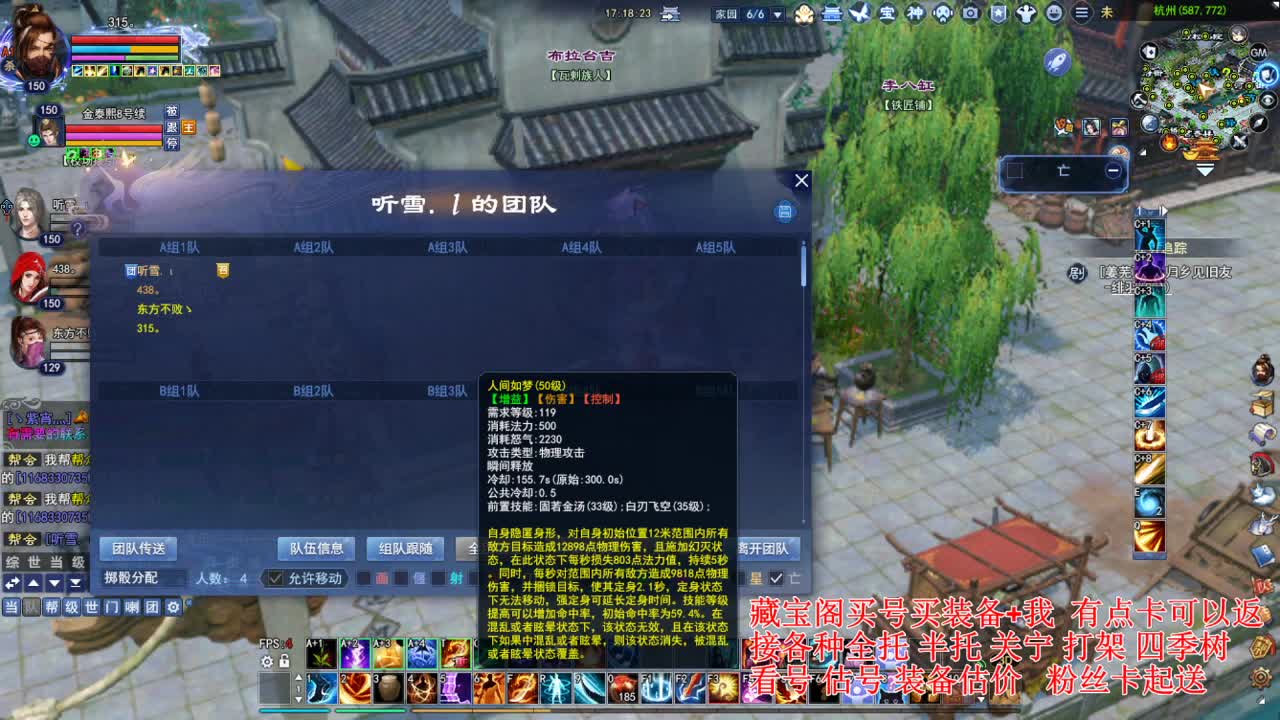Toggle the 亡 checkbox in team panel

click(776, 575)
